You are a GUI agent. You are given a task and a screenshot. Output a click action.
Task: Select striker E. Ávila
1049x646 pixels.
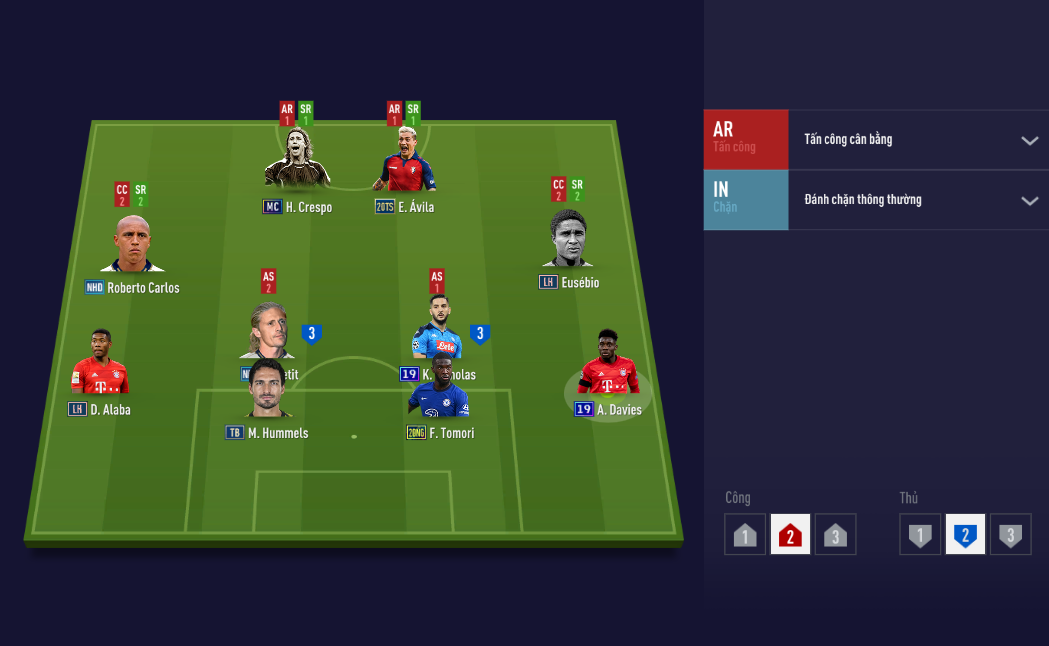[405, 166]
